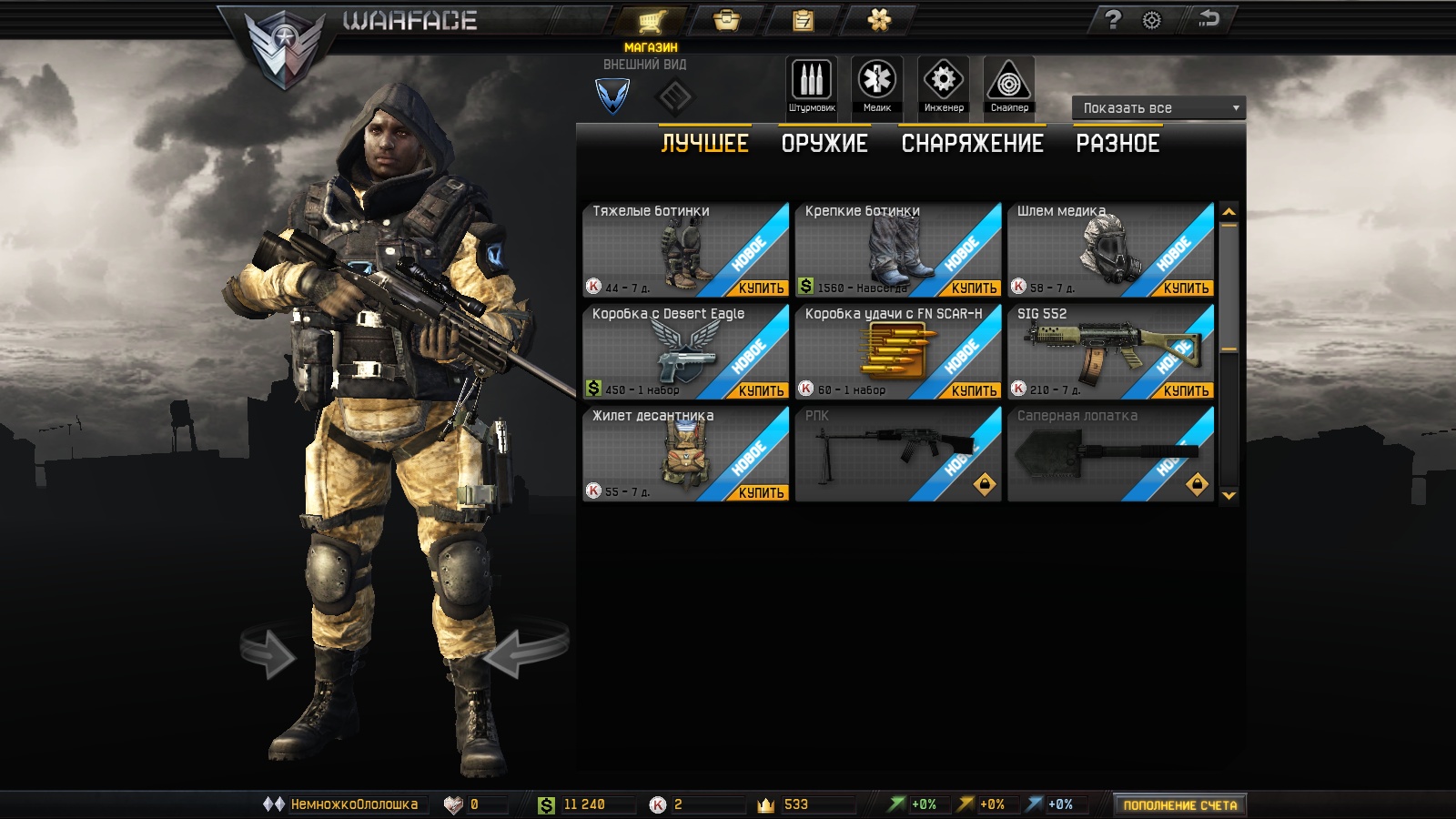Click the ПОПОЛНЕНИЕ СЧЕТА button
The image size is (1456, 819).
(x=1179, y=805)
